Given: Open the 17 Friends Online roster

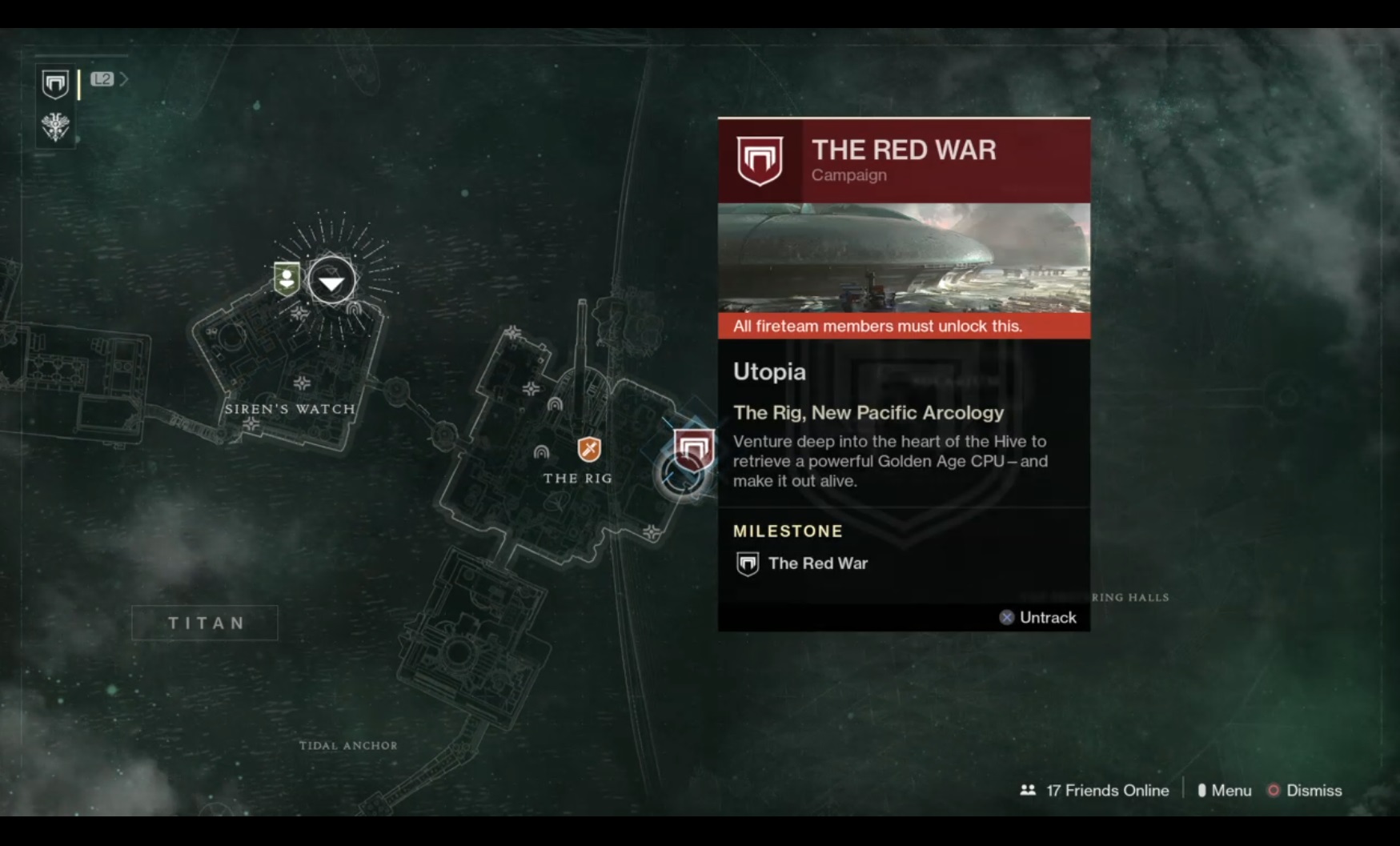Looking at the screenshot, I should (x=1094, y=791).
